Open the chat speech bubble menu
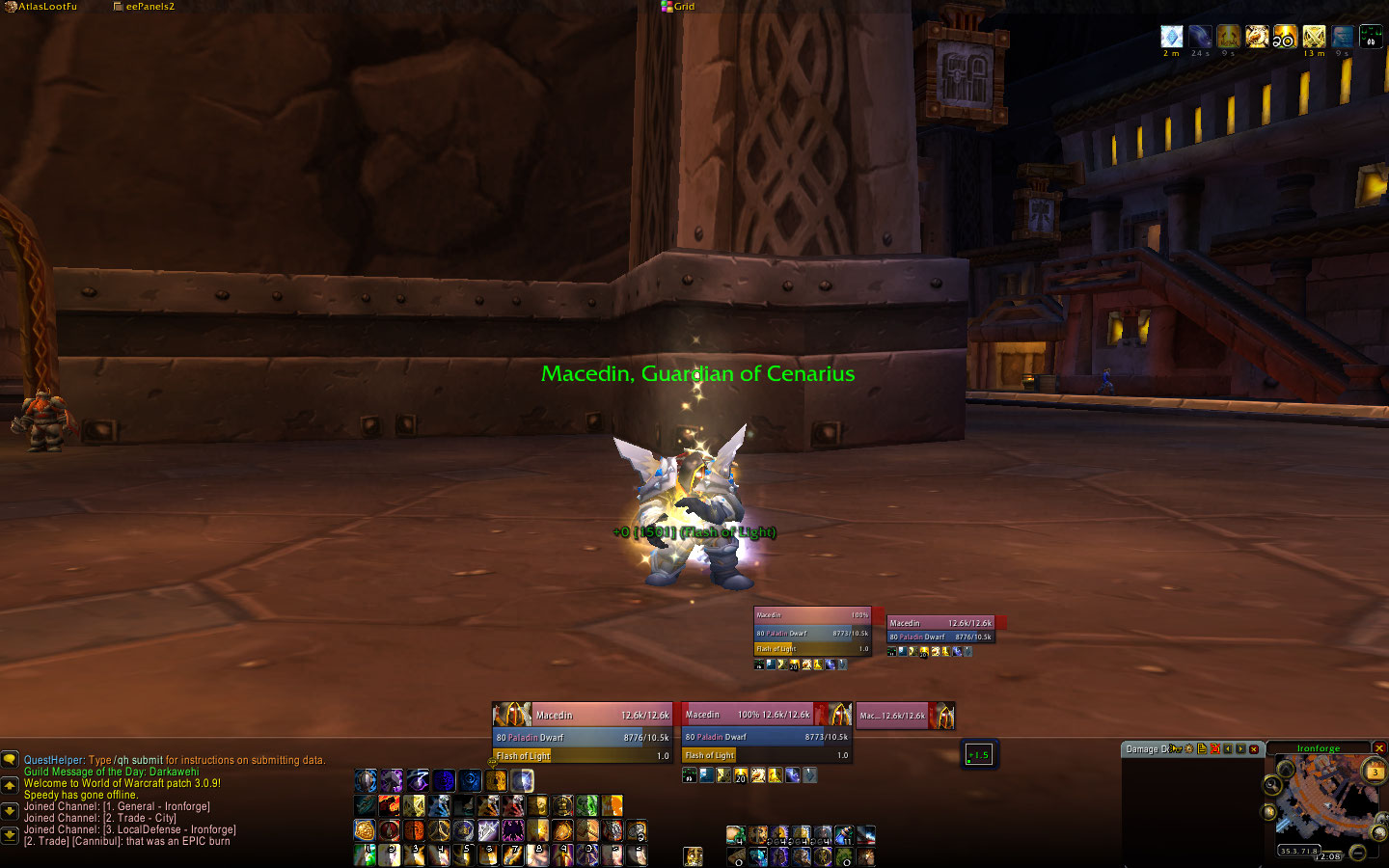This screenshot has height=868, width=1389. [10, 760]
